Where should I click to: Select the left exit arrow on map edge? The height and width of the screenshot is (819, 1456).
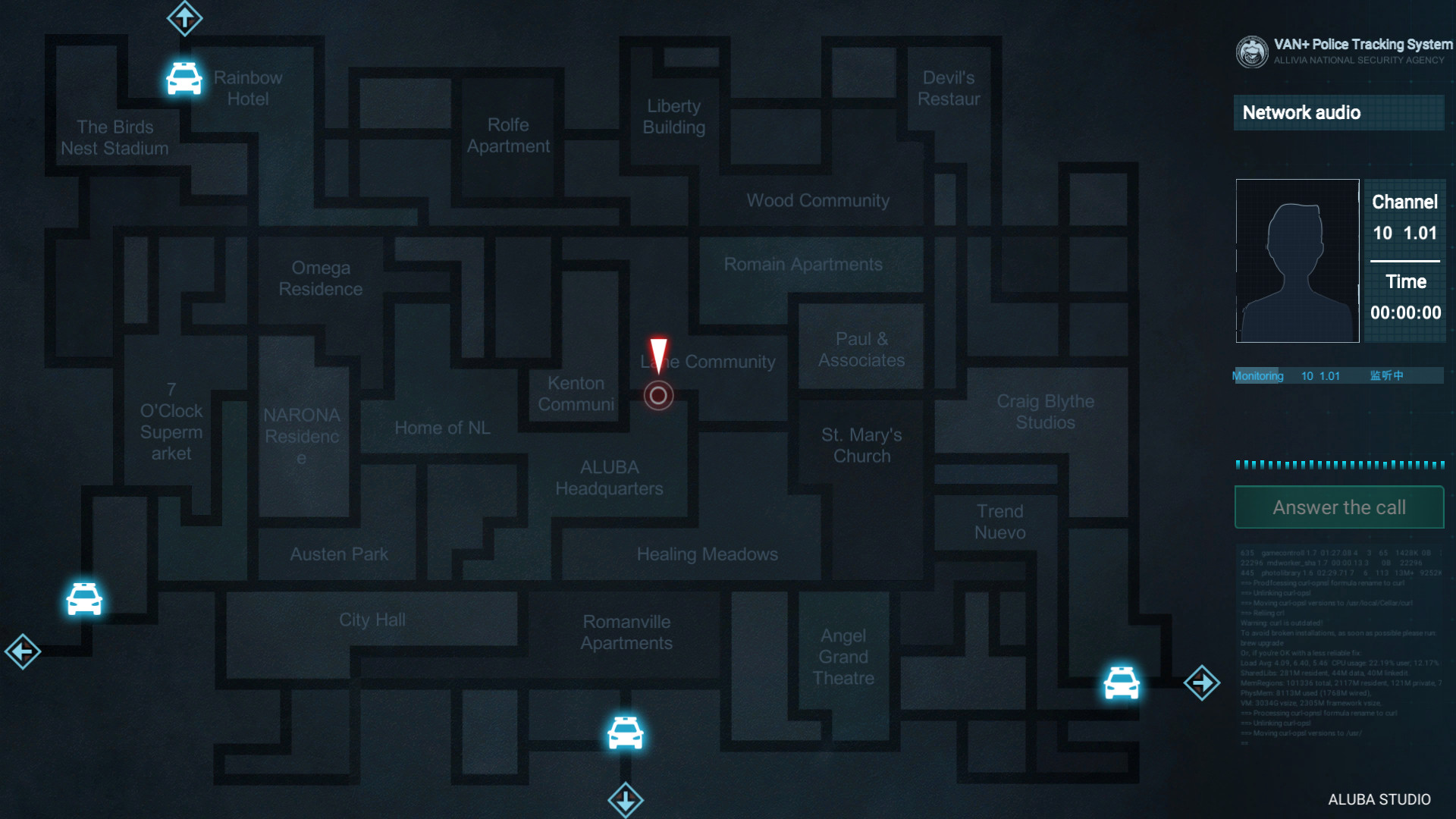pos(23,652)
